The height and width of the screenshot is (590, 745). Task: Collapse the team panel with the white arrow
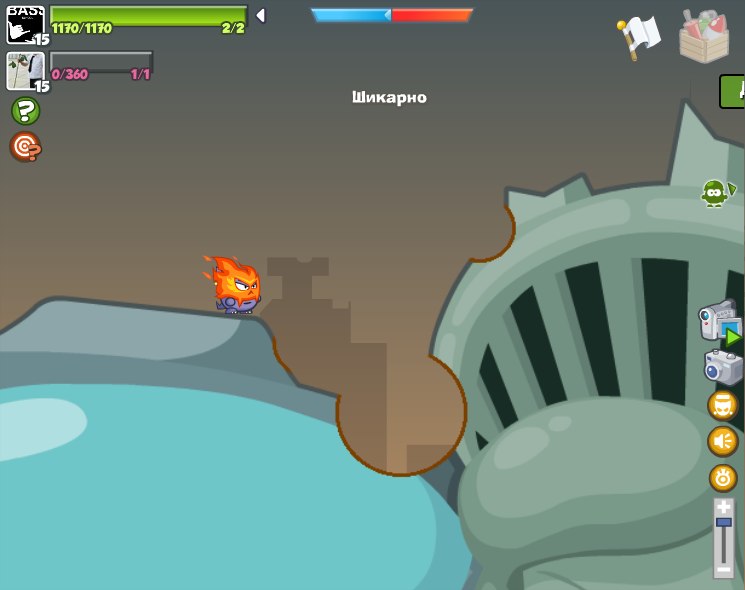(x=260, y=15)
